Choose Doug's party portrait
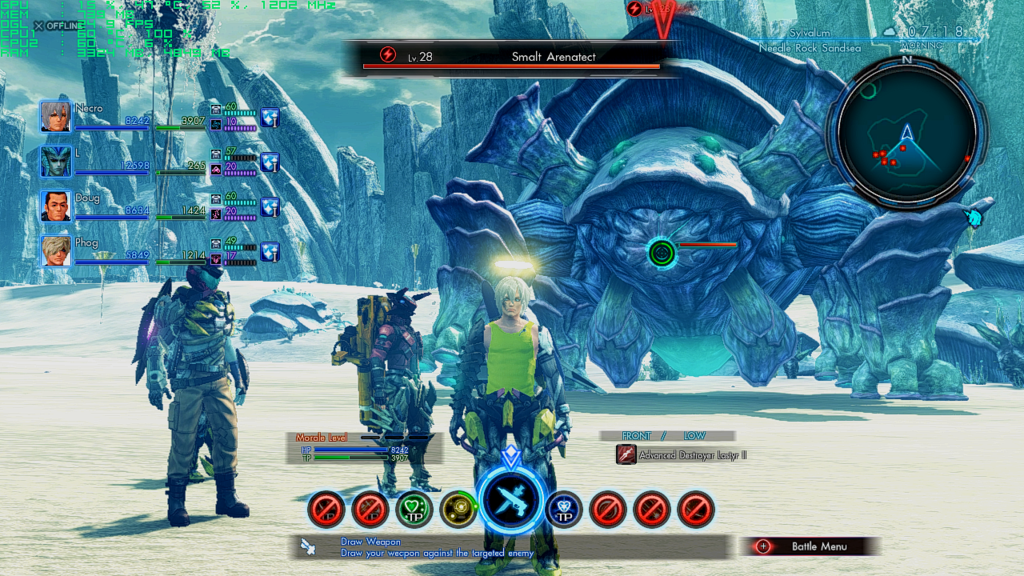 tap(56, 206)
